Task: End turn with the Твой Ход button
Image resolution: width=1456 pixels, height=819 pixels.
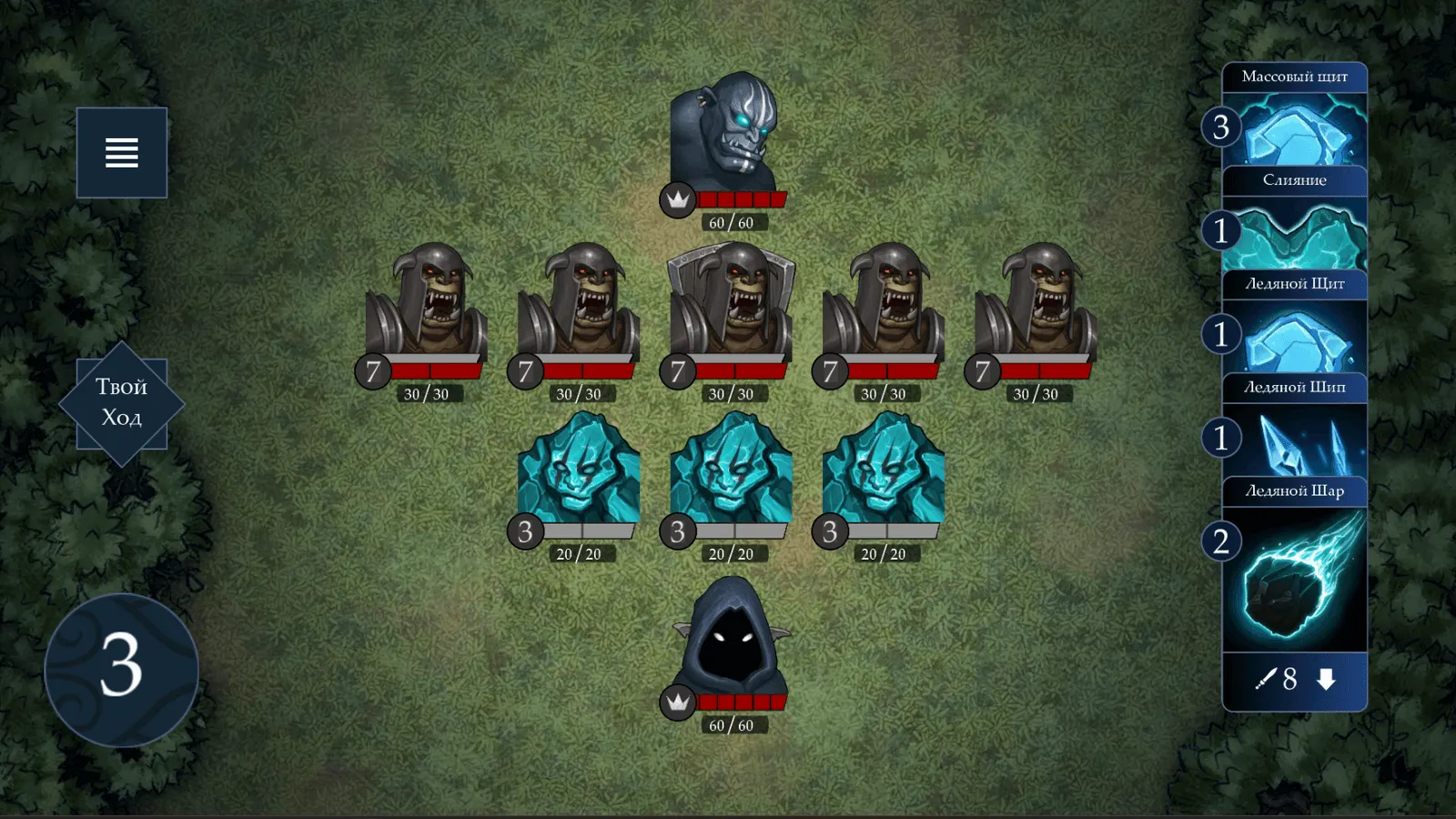Action: (122, 403)
